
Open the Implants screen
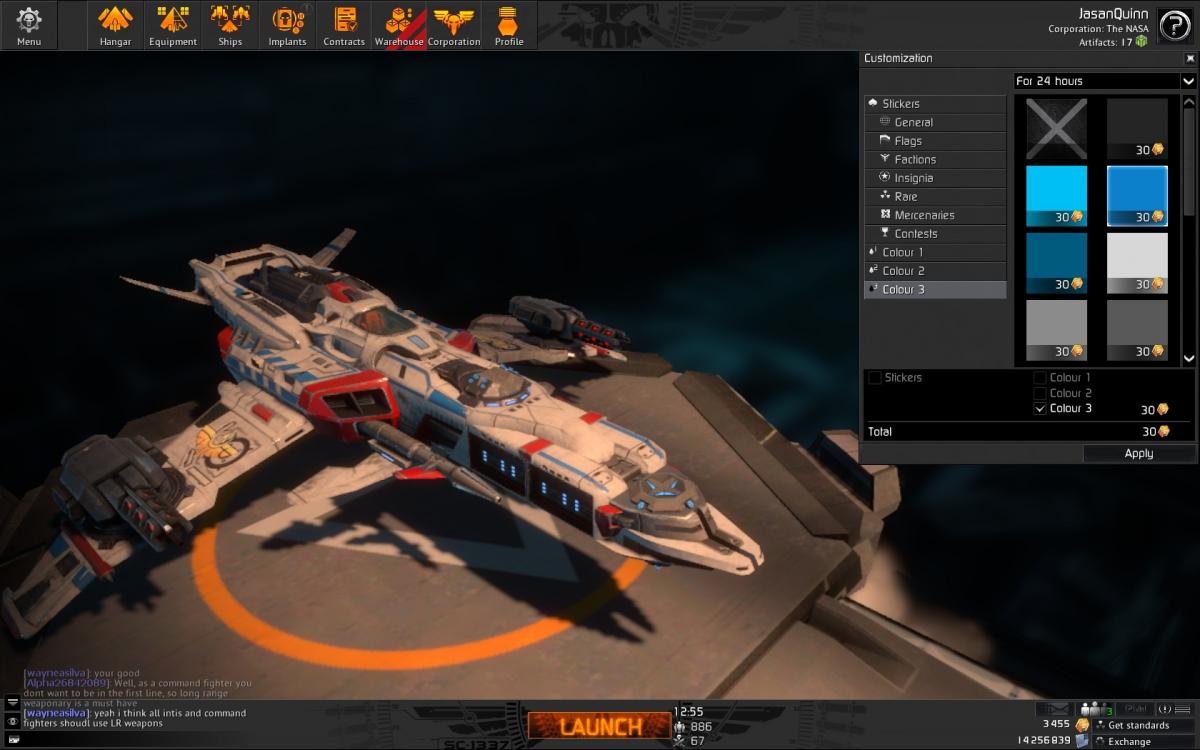287,25
